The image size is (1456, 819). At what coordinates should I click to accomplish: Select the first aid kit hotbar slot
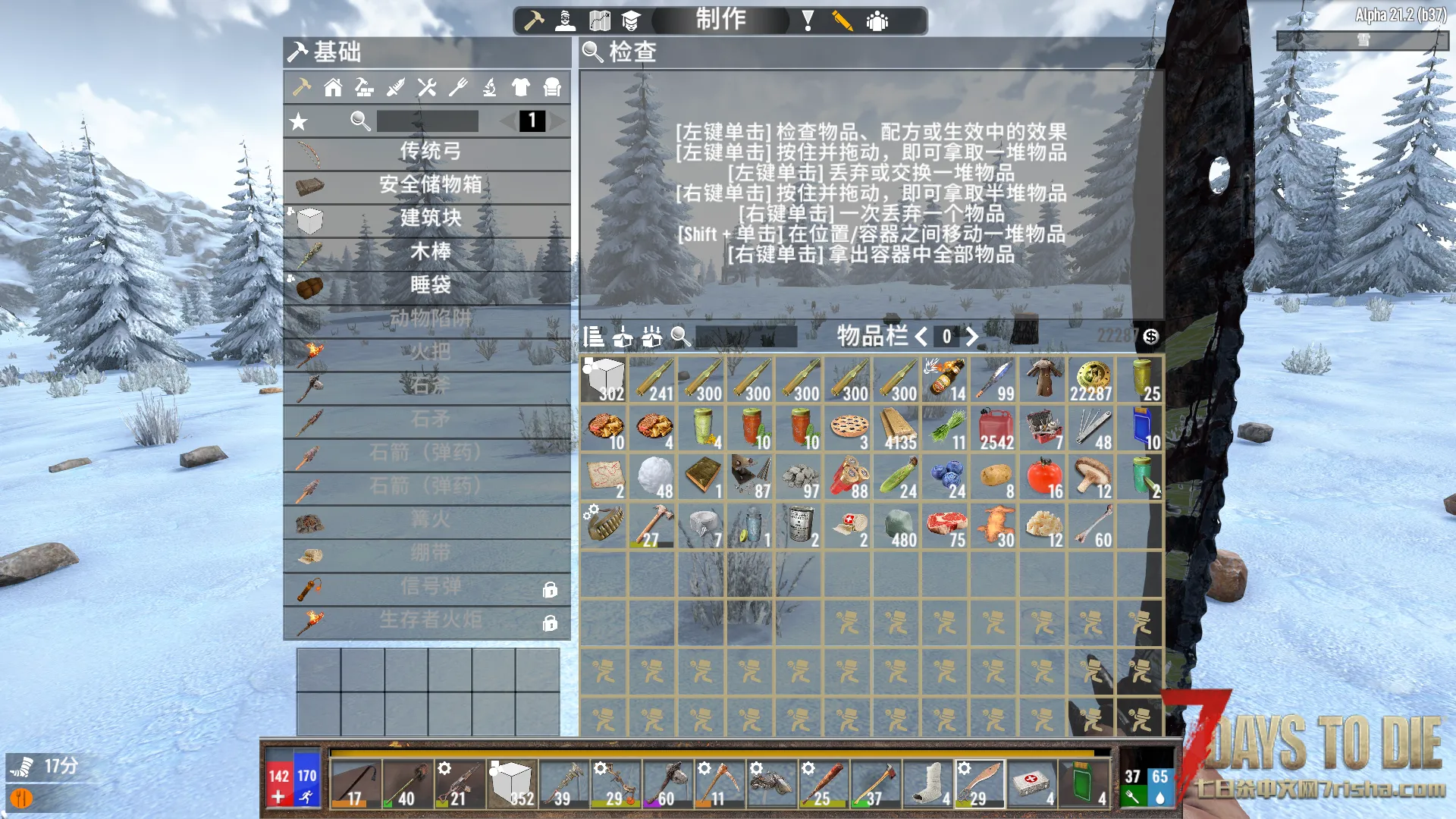(1031, 784)
